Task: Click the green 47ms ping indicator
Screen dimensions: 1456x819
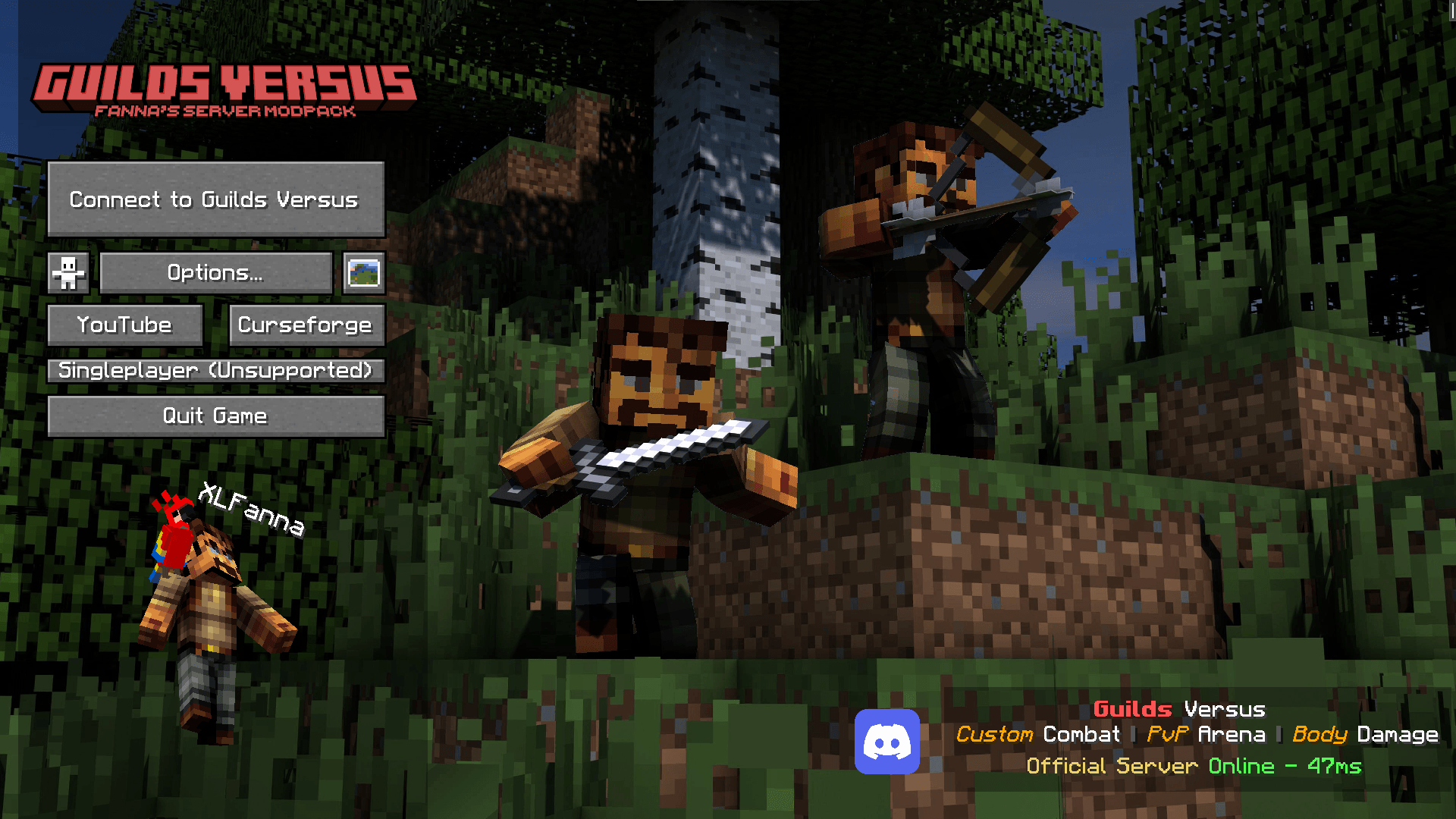Action: pyautogui.click(x=1332, y=766)
